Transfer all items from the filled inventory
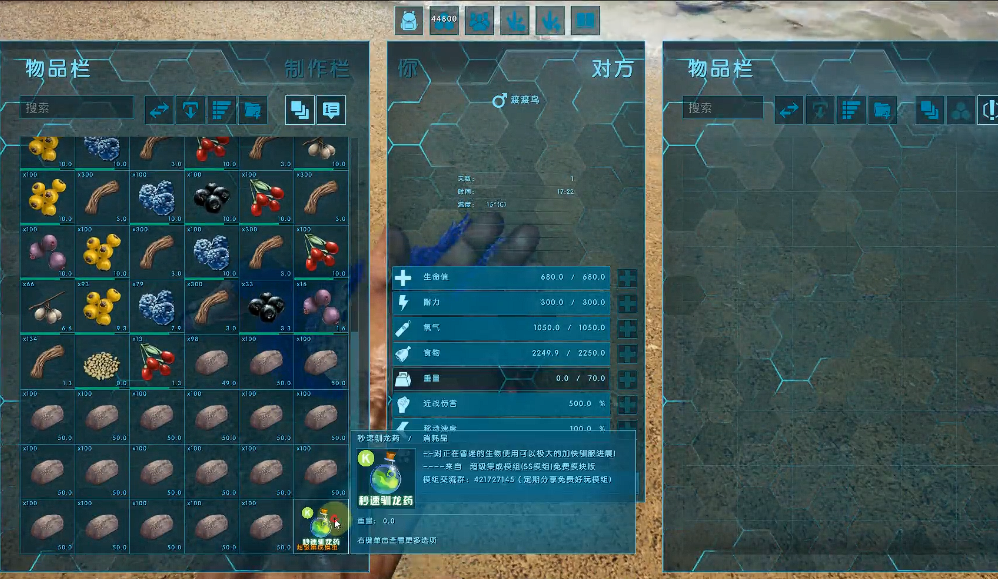The height and width of the screenshot is (579, 998). tap(160, 109)
